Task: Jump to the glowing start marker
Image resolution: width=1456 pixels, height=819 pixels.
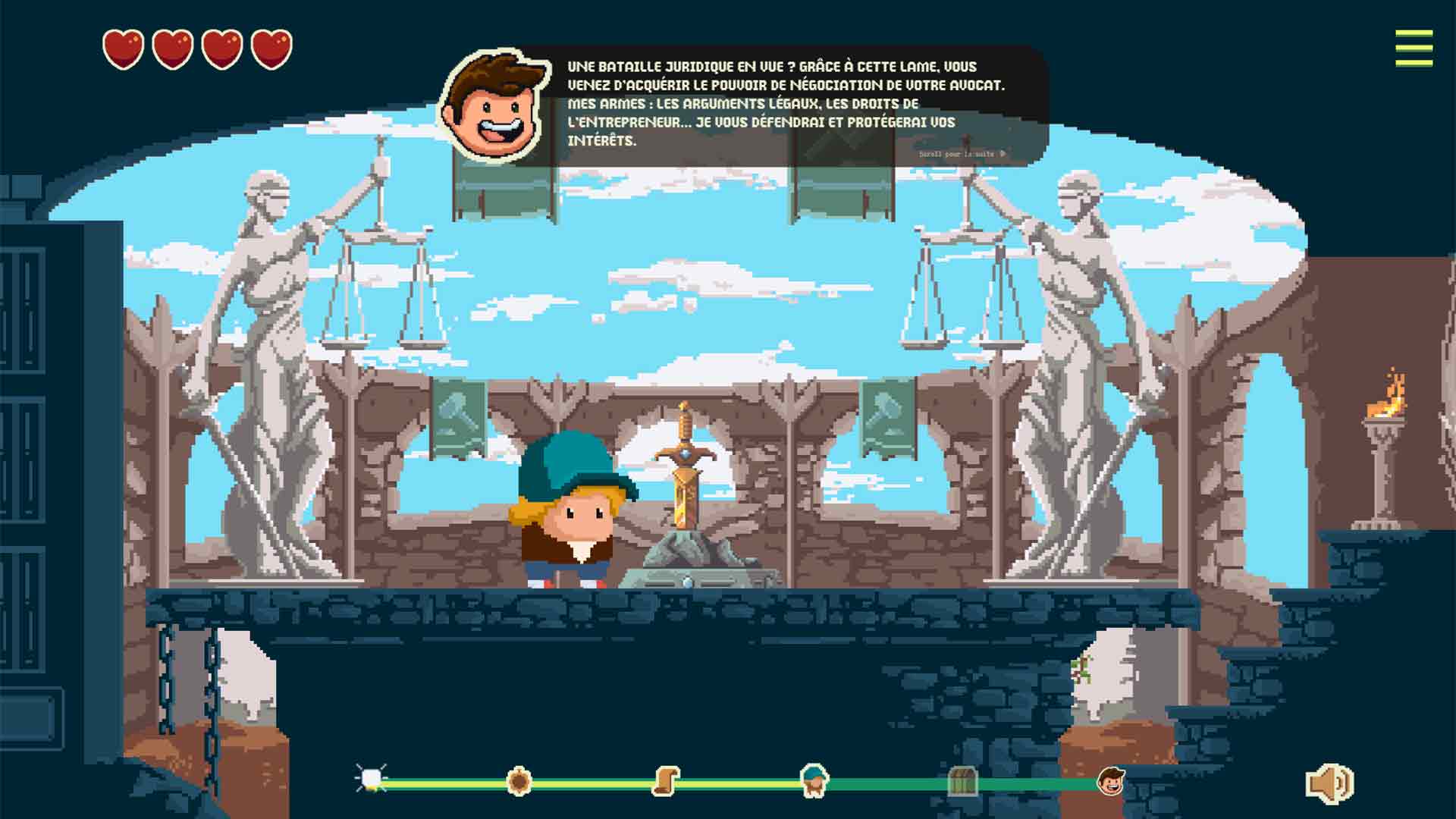Action: [372, 779]
